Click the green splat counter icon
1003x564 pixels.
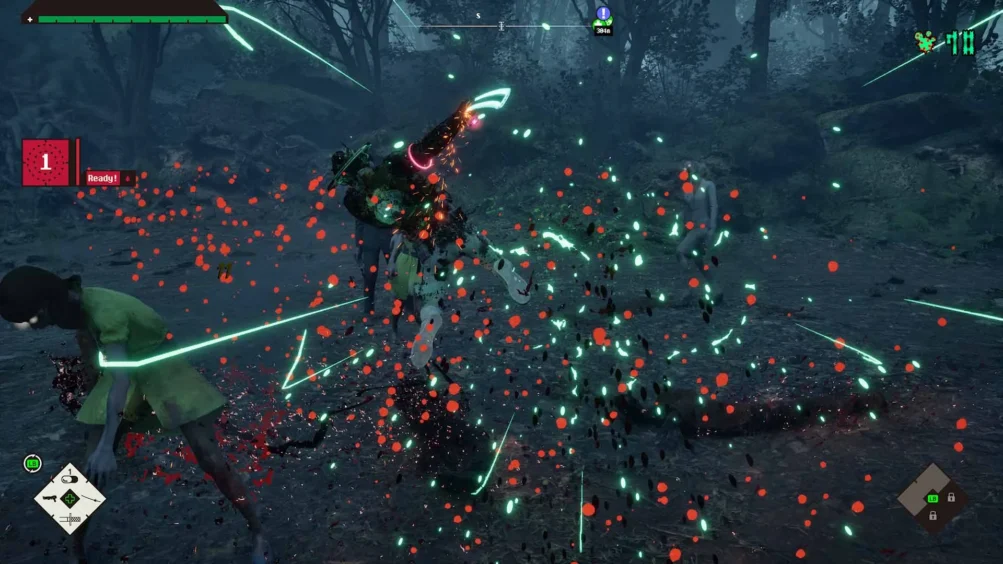pos(927,42)
